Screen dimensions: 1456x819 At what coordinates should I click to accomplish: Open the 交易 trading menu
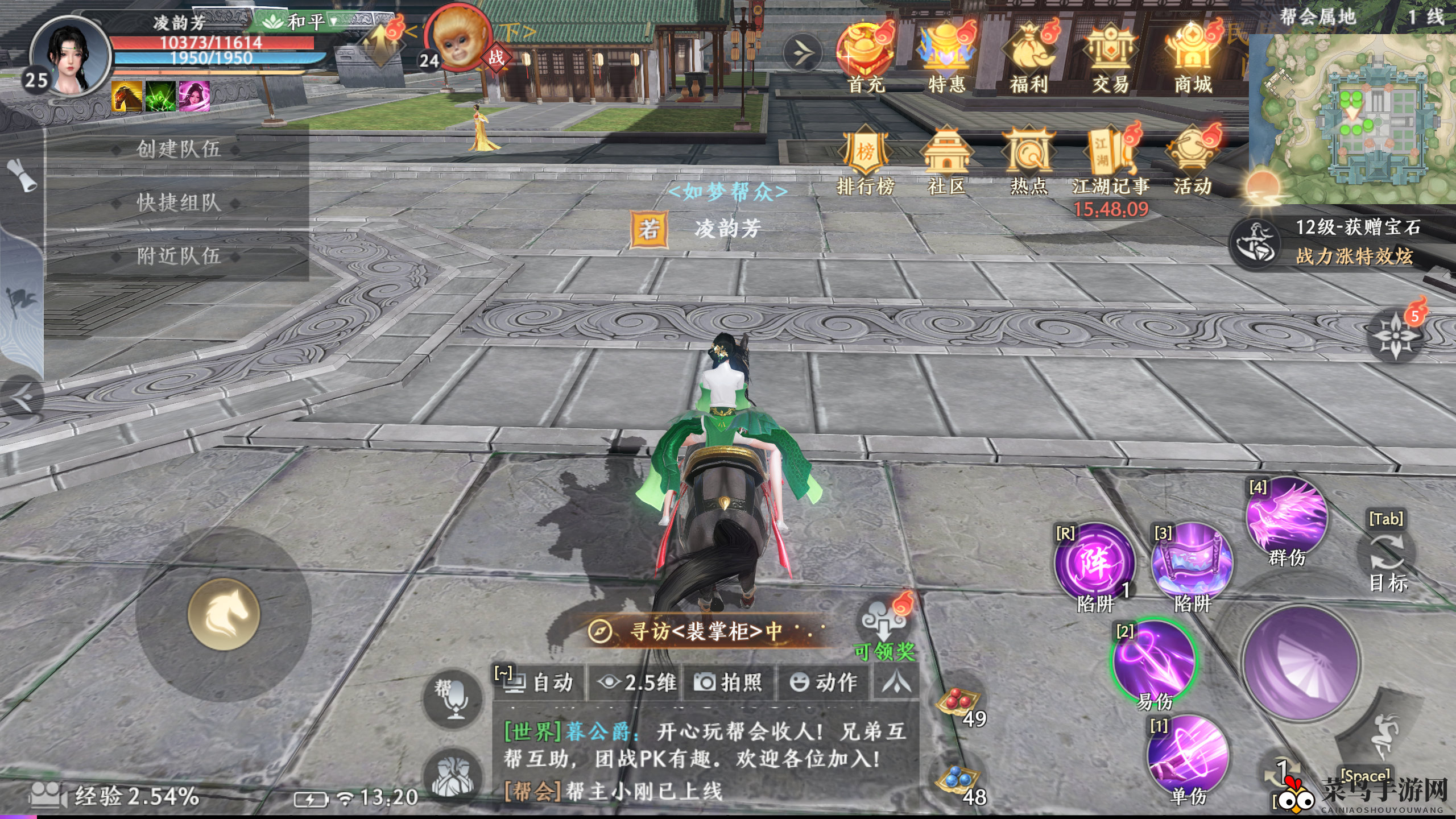click(x=1110, y=57)
